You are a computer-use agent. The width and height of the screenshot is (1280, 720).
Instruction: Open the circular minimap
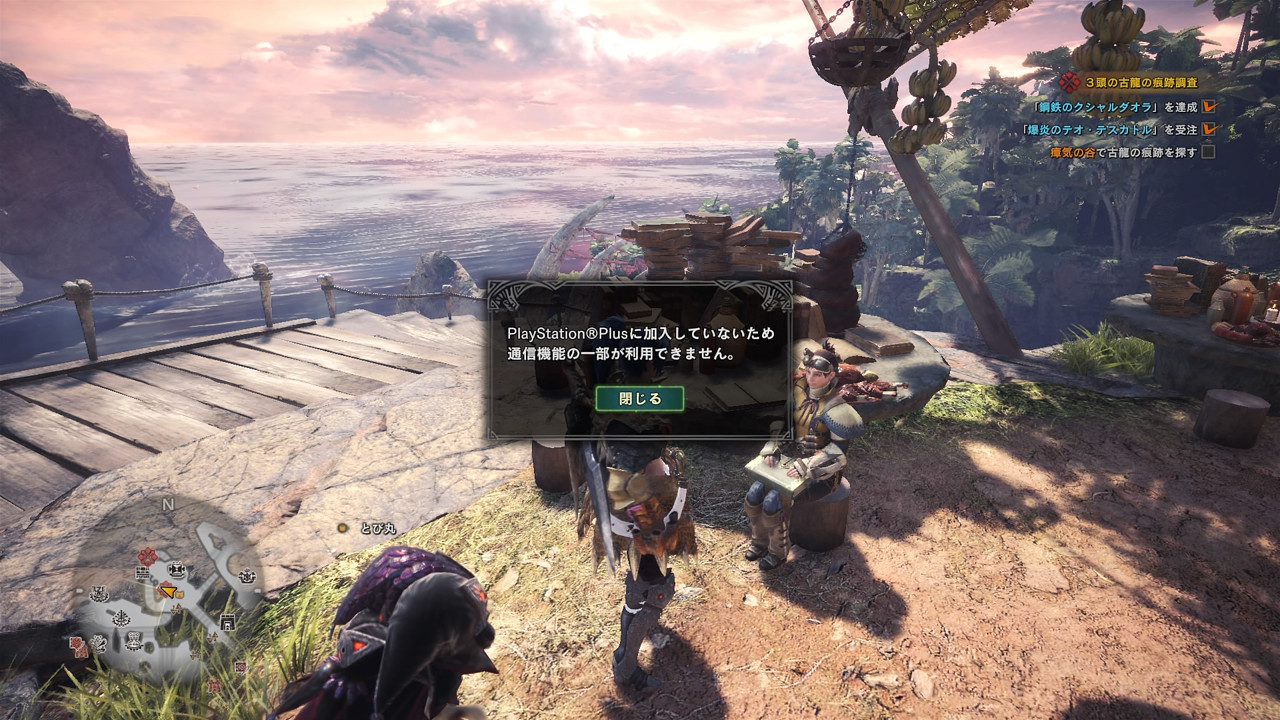tap(166, 592)
